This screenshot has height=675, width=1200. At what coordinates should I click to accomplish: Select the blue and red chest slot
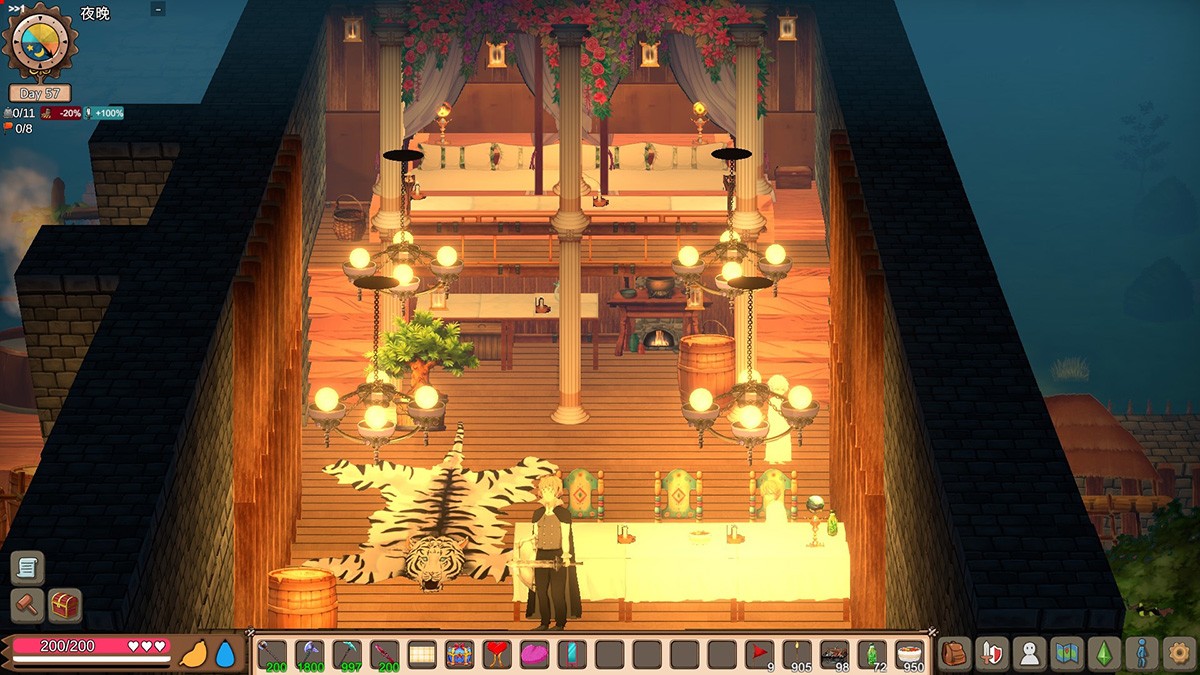[460, 655]
